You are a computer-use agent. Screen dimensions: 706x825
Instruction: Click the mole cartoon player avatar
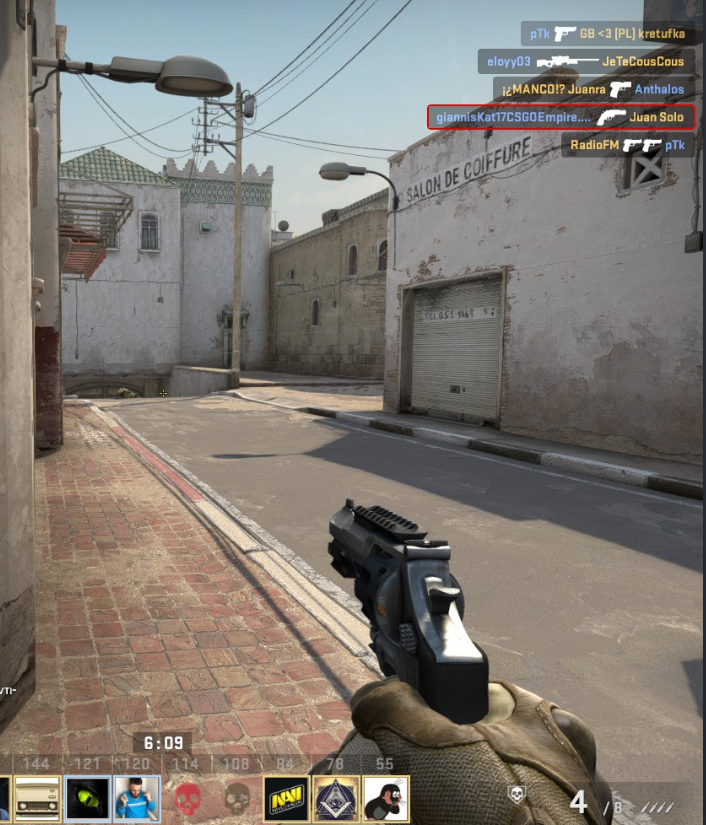click(x=386, y=797)
